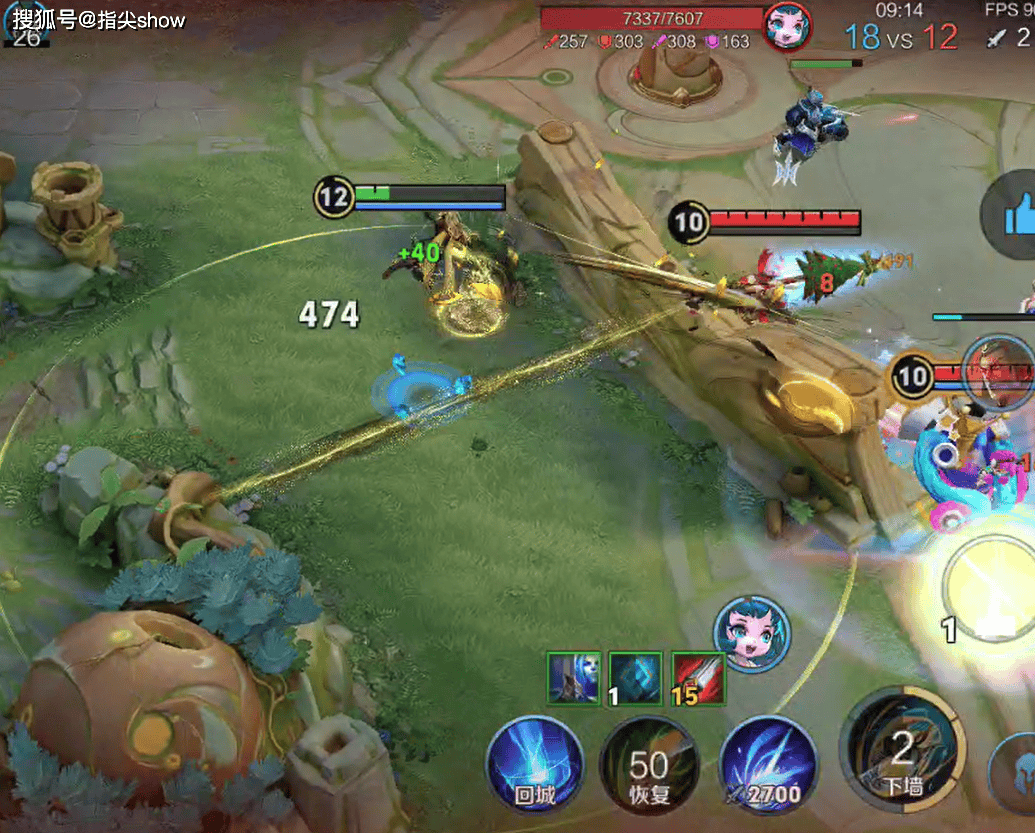Tap the blue slash skill showing 2700

(768, 767)
